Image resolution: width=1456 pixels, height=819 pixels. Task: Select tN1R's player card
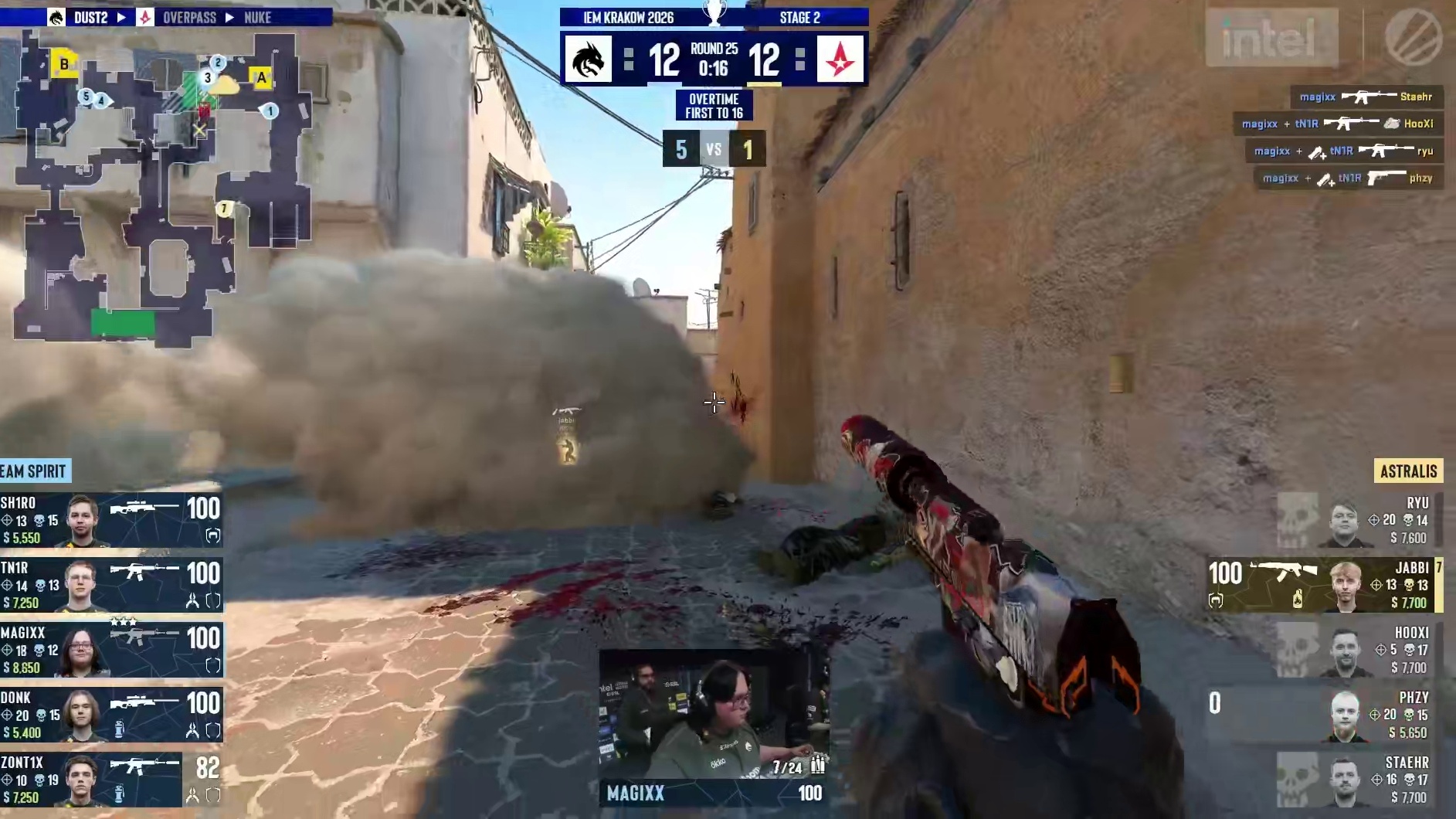pyautogui.click(x=111, y=585)
